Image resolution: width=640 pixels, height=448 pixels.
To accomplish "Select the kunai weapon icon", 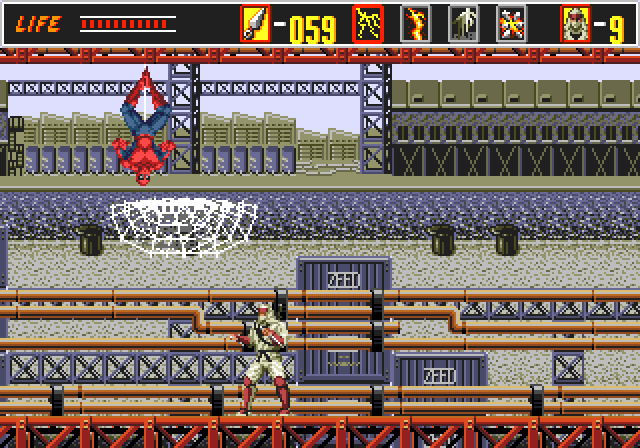I will coord(255,23).
